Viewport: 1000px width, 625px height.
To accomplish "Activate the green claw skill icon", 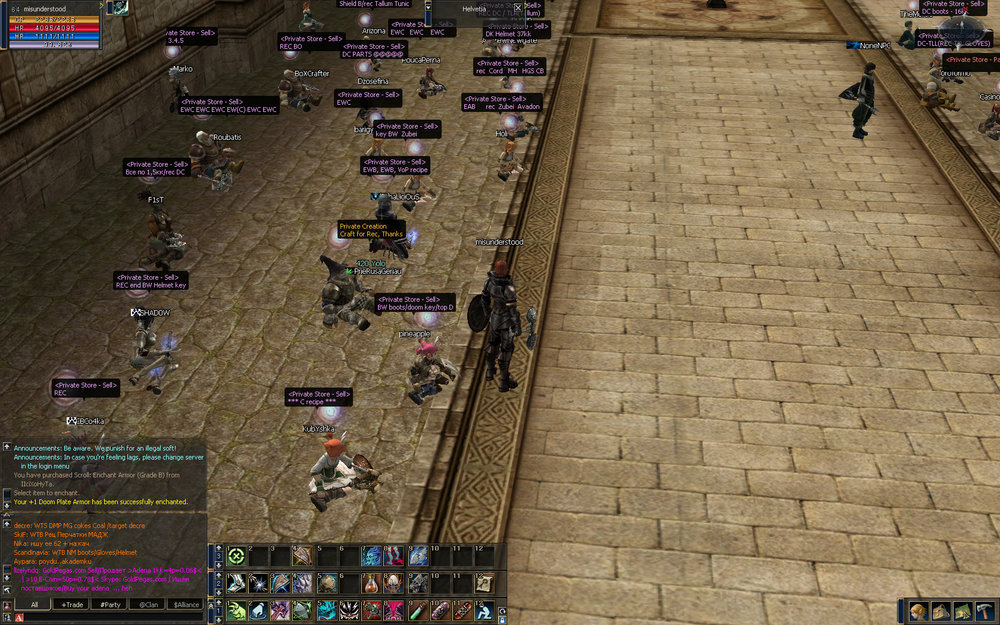I will 237,610.
